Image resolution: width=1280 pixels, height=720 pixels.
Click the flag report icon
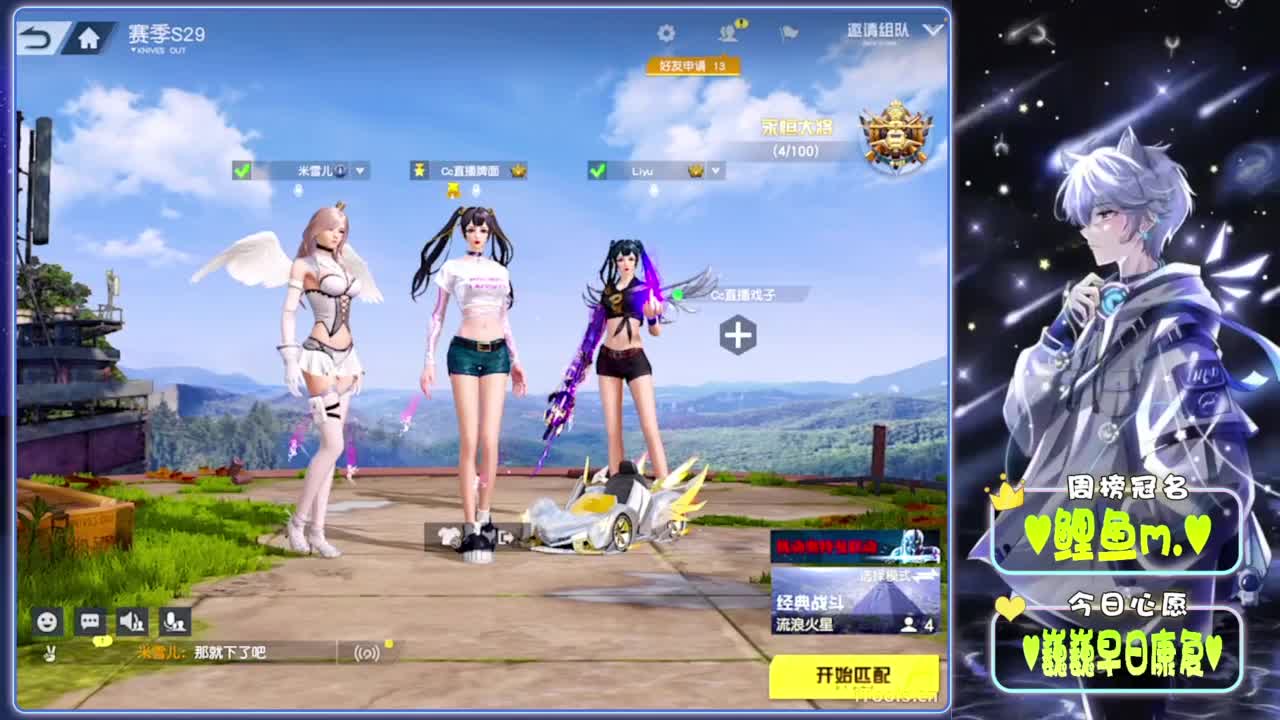[789, 32]
